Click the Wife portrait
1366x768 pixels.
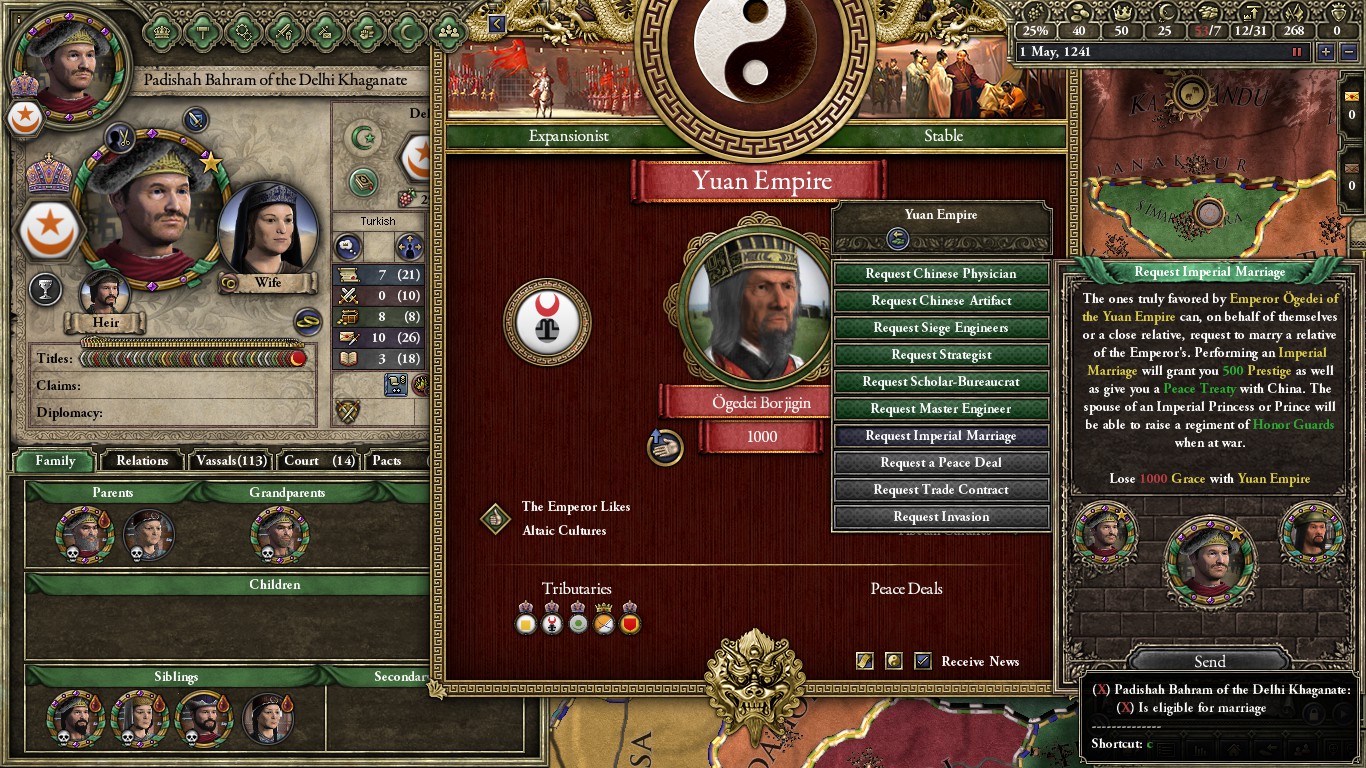pos(268,232)
